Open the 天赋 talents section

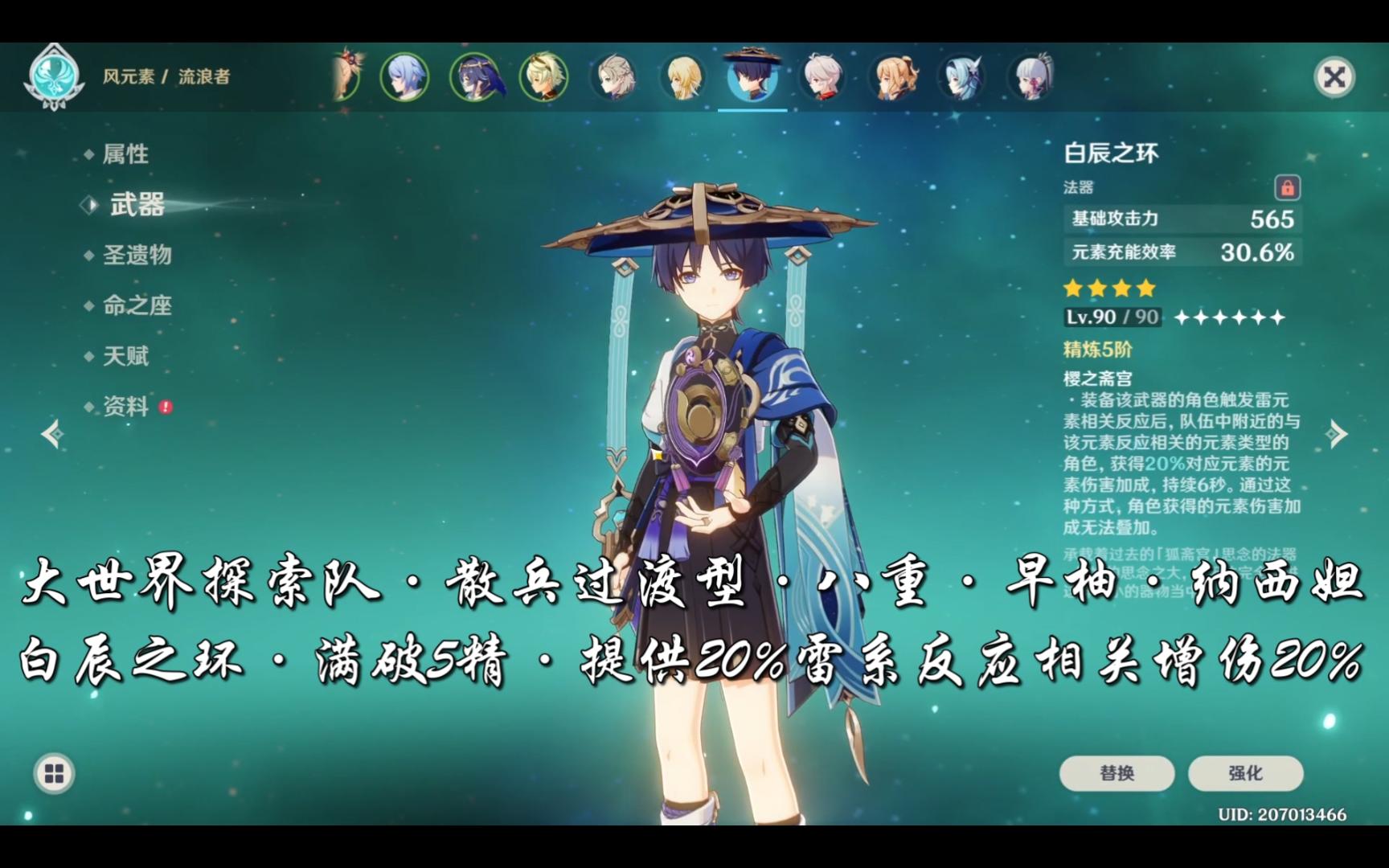tap(125, 357)
